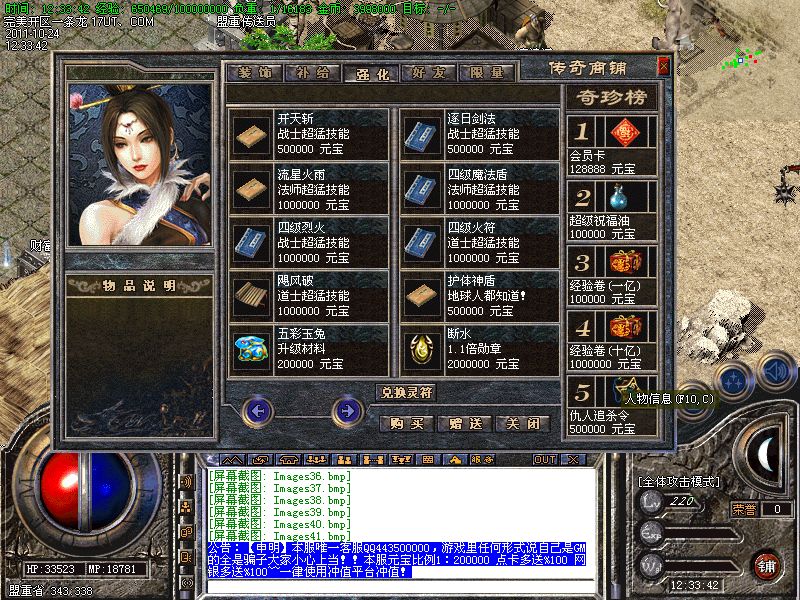Go to the next shop page arrow
800x600 pixels.
coord(347,409)
